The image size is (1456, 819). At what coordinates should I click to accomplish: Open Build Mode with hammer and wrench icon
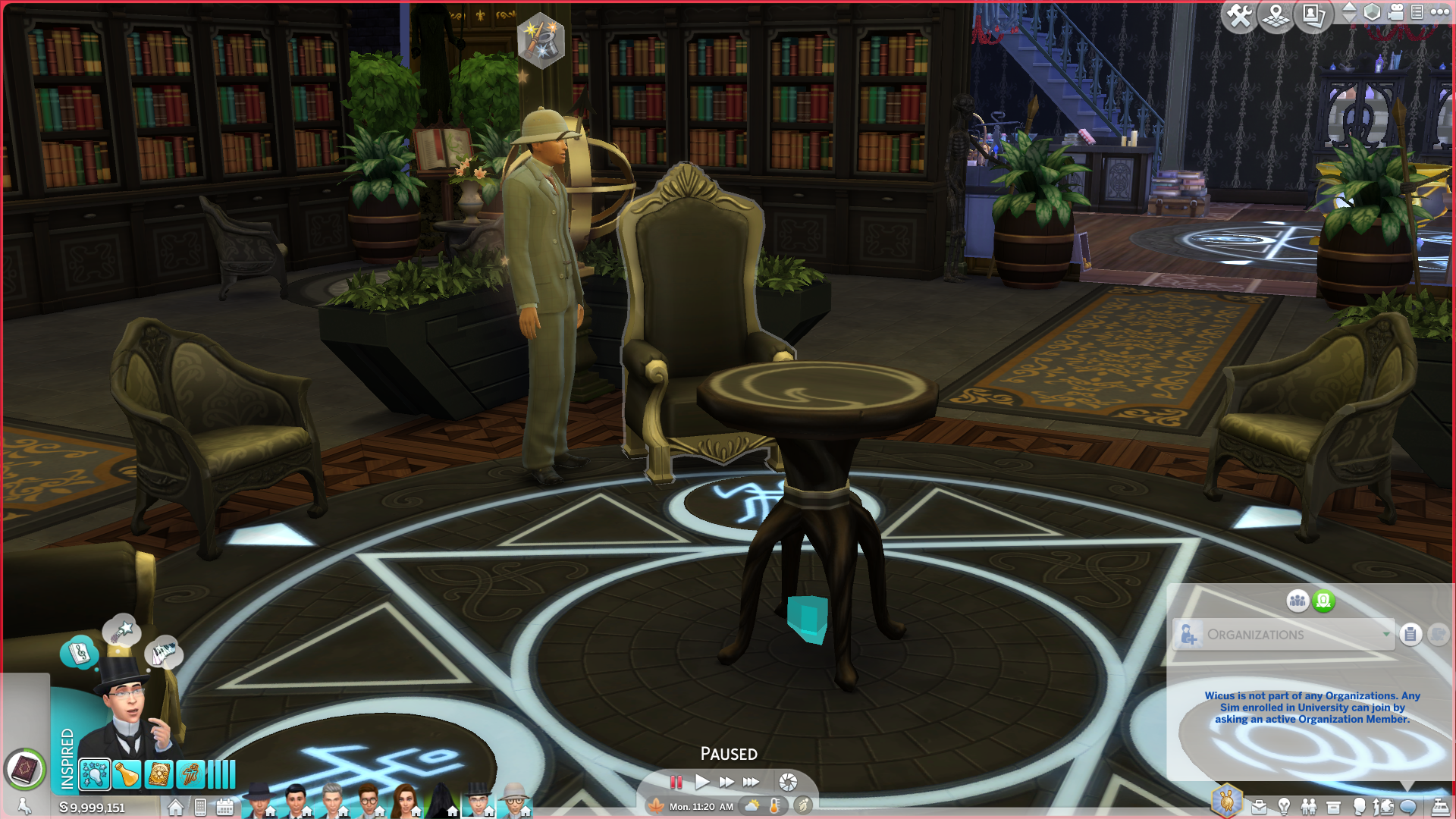coord(1240,15)
